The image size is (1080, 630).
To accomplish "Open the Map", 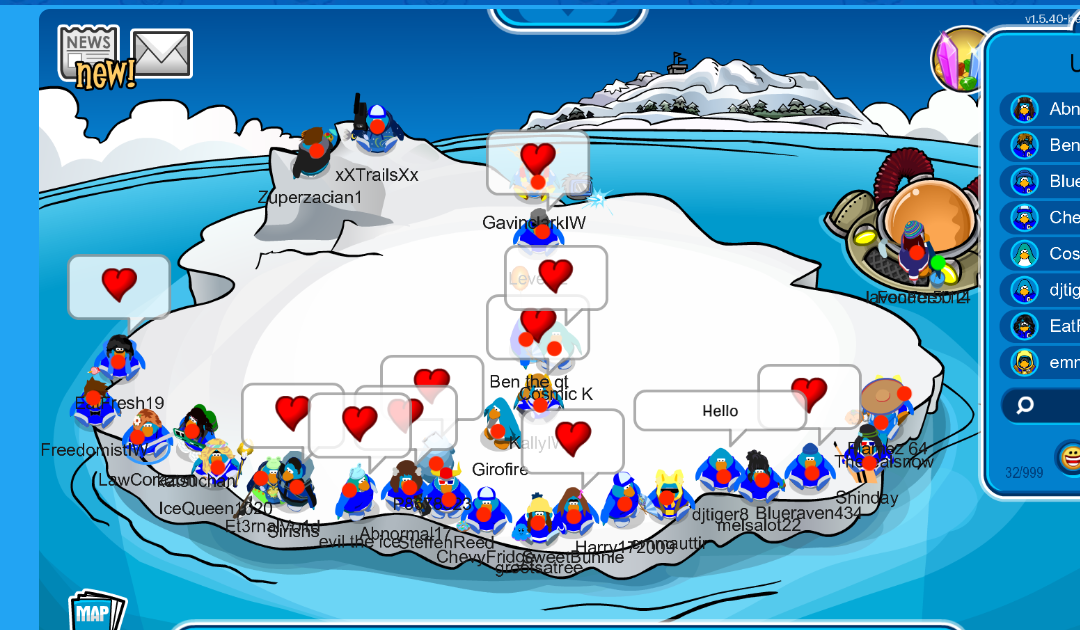I will coord(96,612).
